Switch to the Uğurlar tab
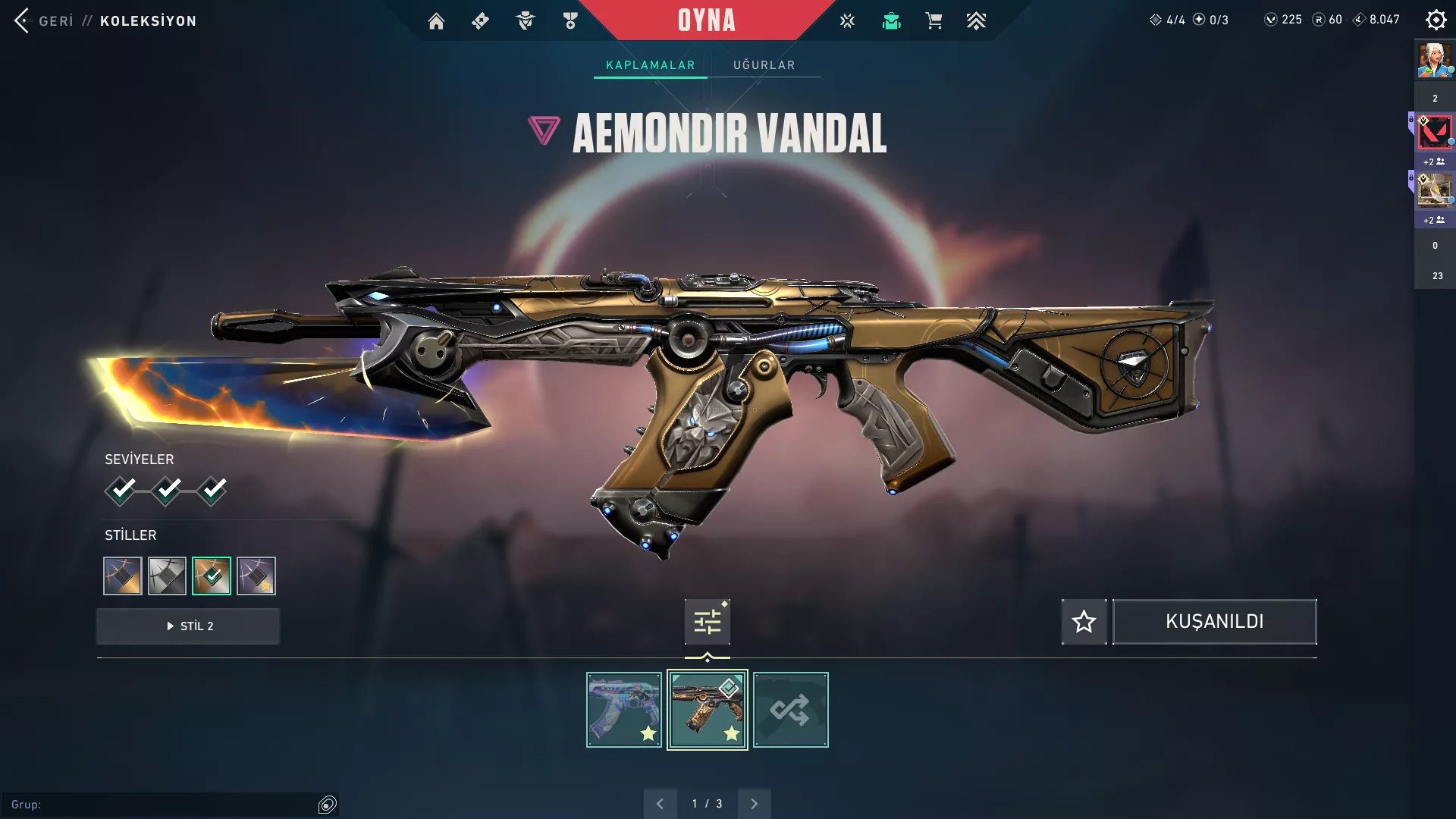 (x=764, y=65)
